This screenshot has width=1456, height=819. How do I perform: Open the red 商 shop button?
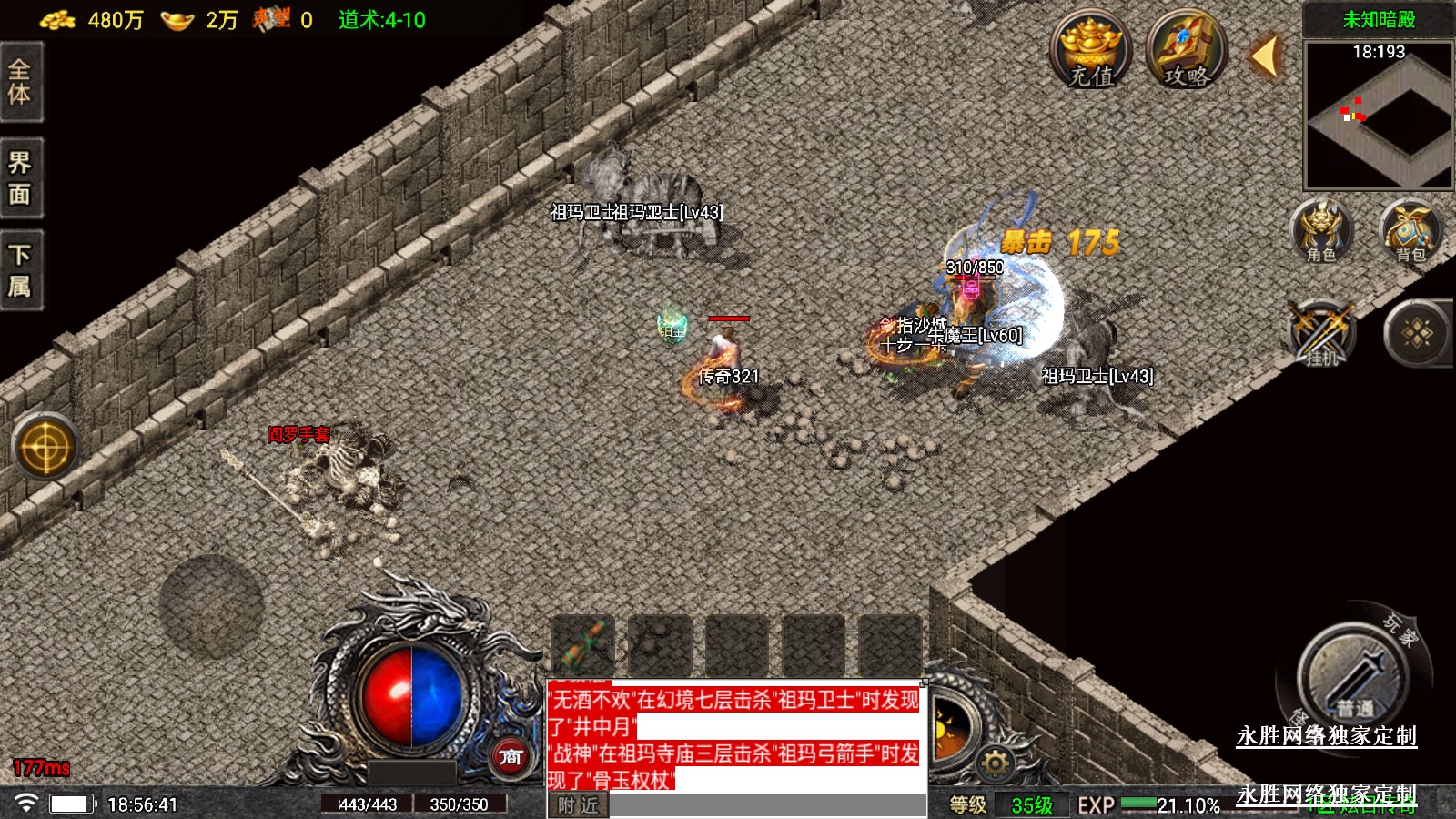tap(511, 756)
